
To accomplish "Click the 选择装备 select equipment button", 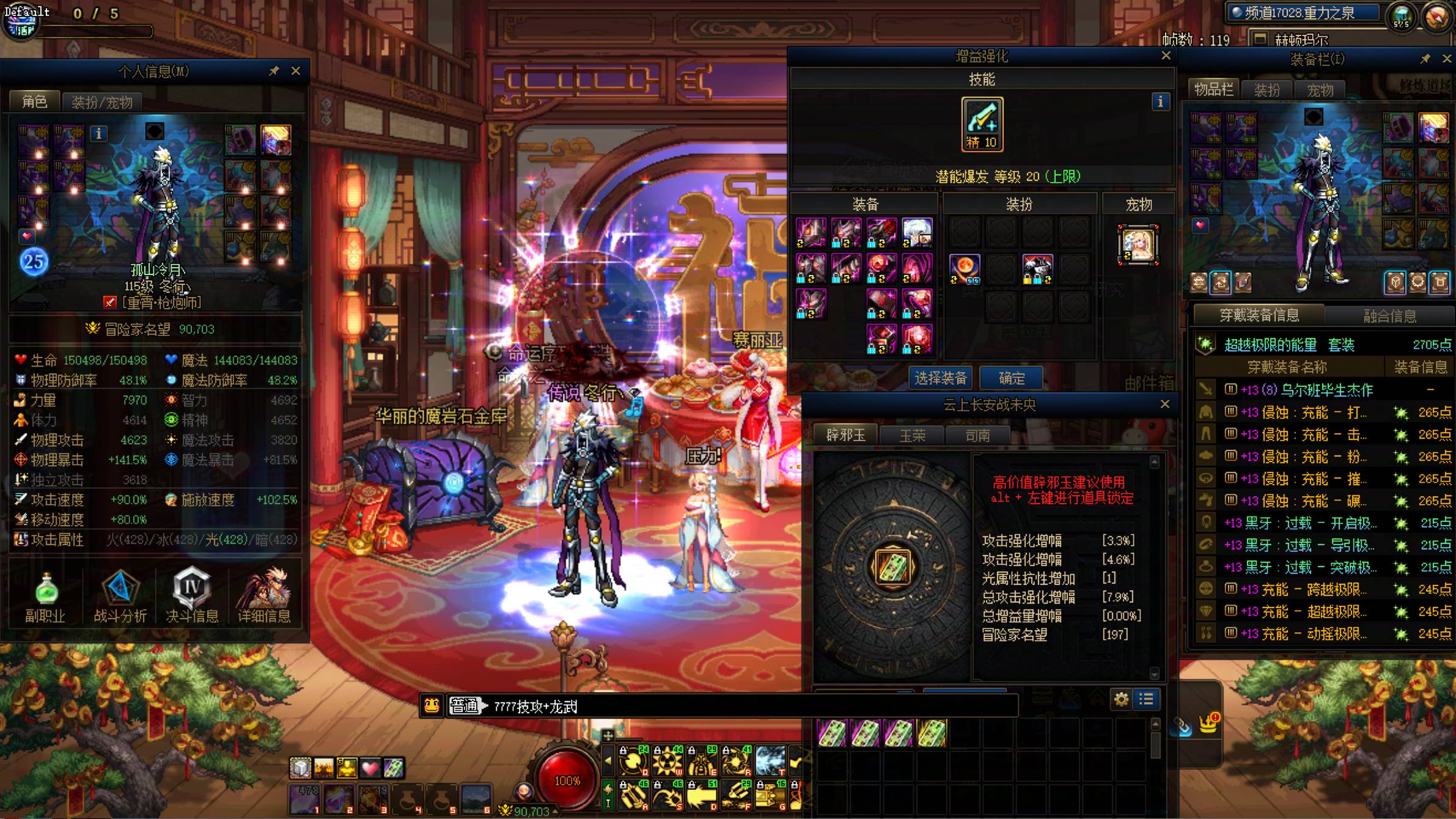I will pyautogui.click(x=941, y=378).
